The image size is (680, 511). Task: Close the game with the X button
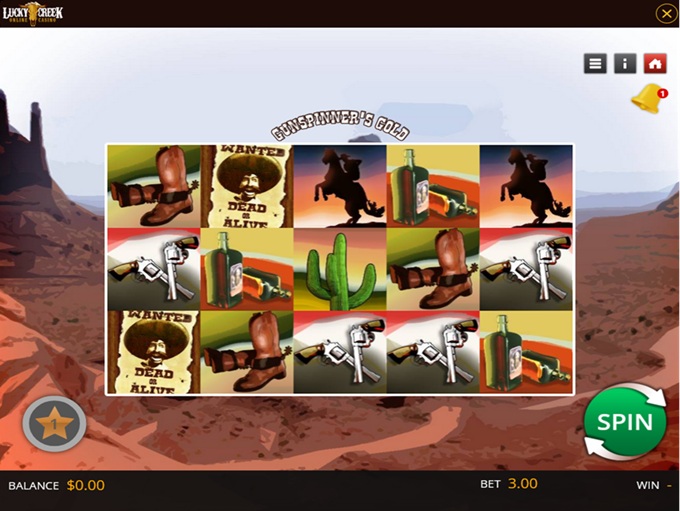coord(666,13)
